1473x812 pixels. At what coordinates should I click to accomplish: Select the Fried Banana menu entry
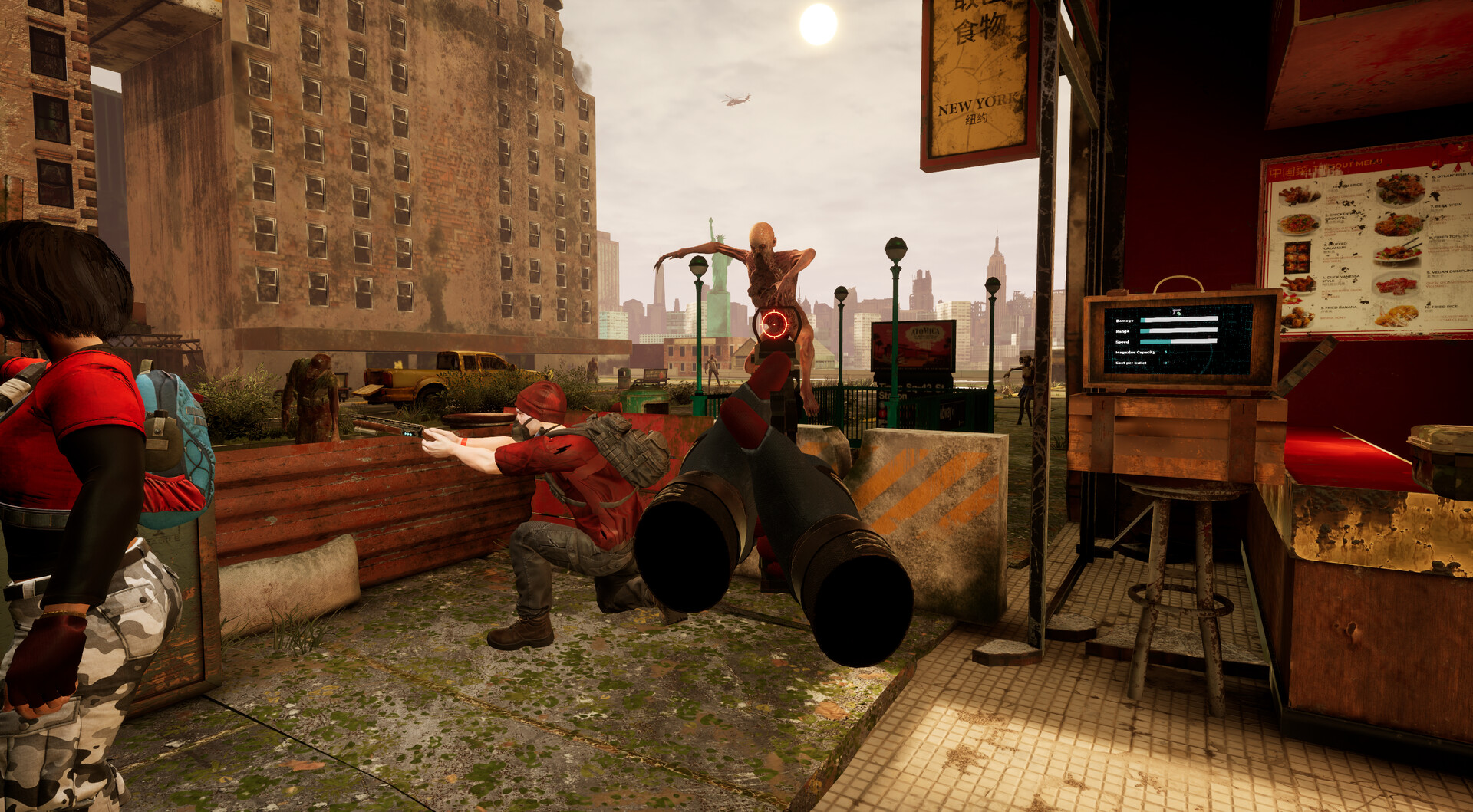pyautogui.click(x=1339, y=308)
